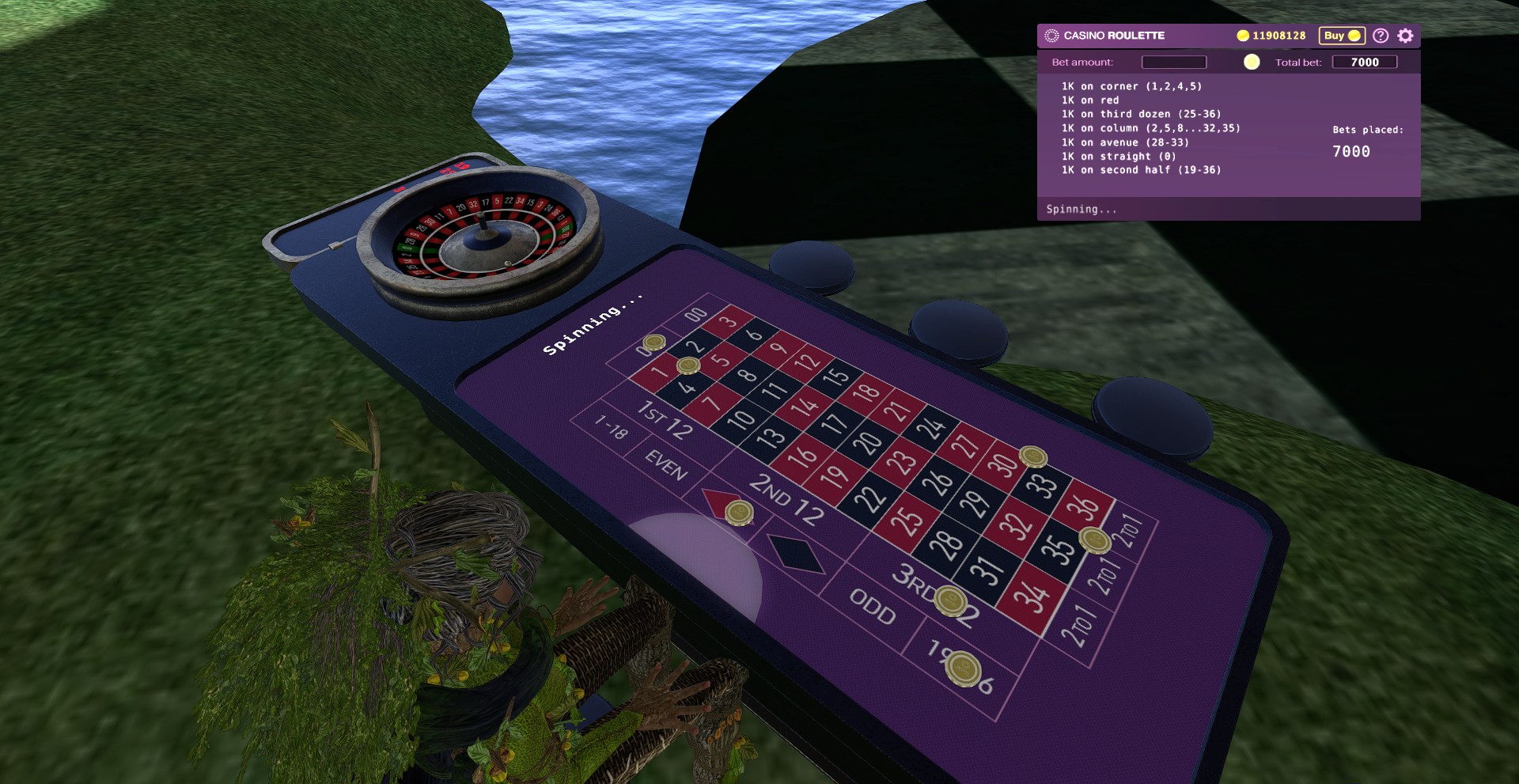The height and width of the screenshot is (784, 1519).
Task: Click the Spinning... status bar text
Action: (1082, 209)
